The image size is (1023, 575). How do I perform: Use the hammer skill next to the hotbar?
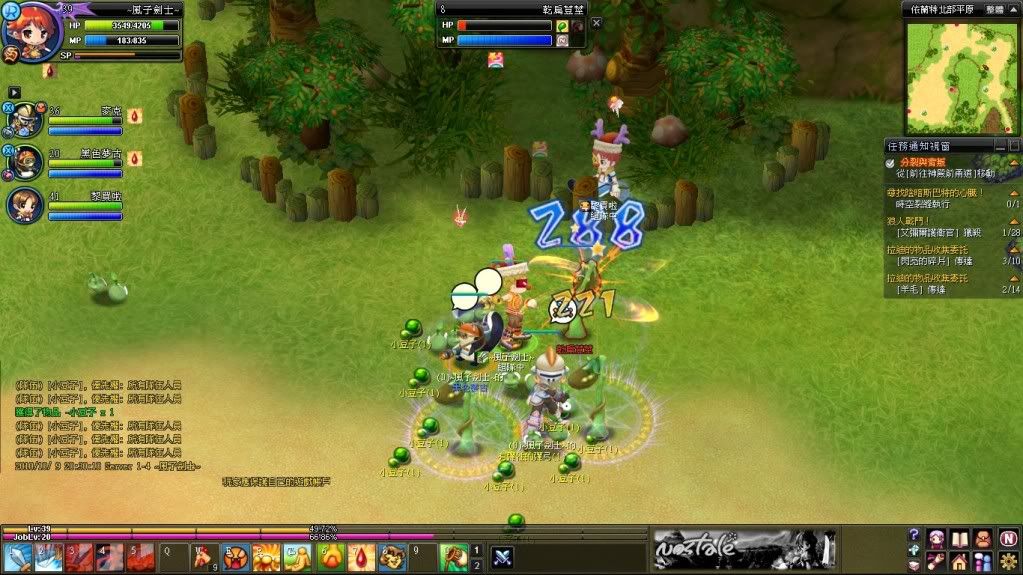[453, 557]
